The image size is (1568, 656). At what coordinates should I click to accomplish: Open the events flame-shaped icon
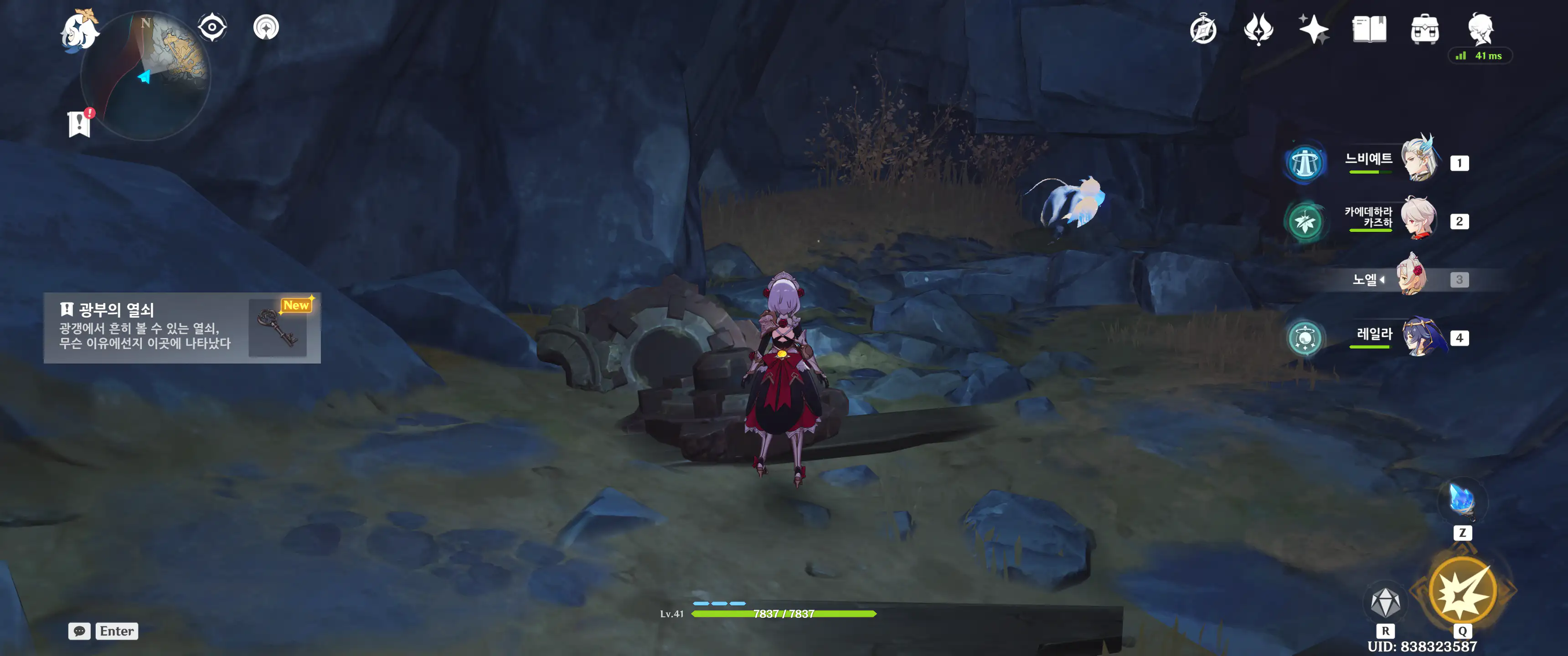(1258, 29)
